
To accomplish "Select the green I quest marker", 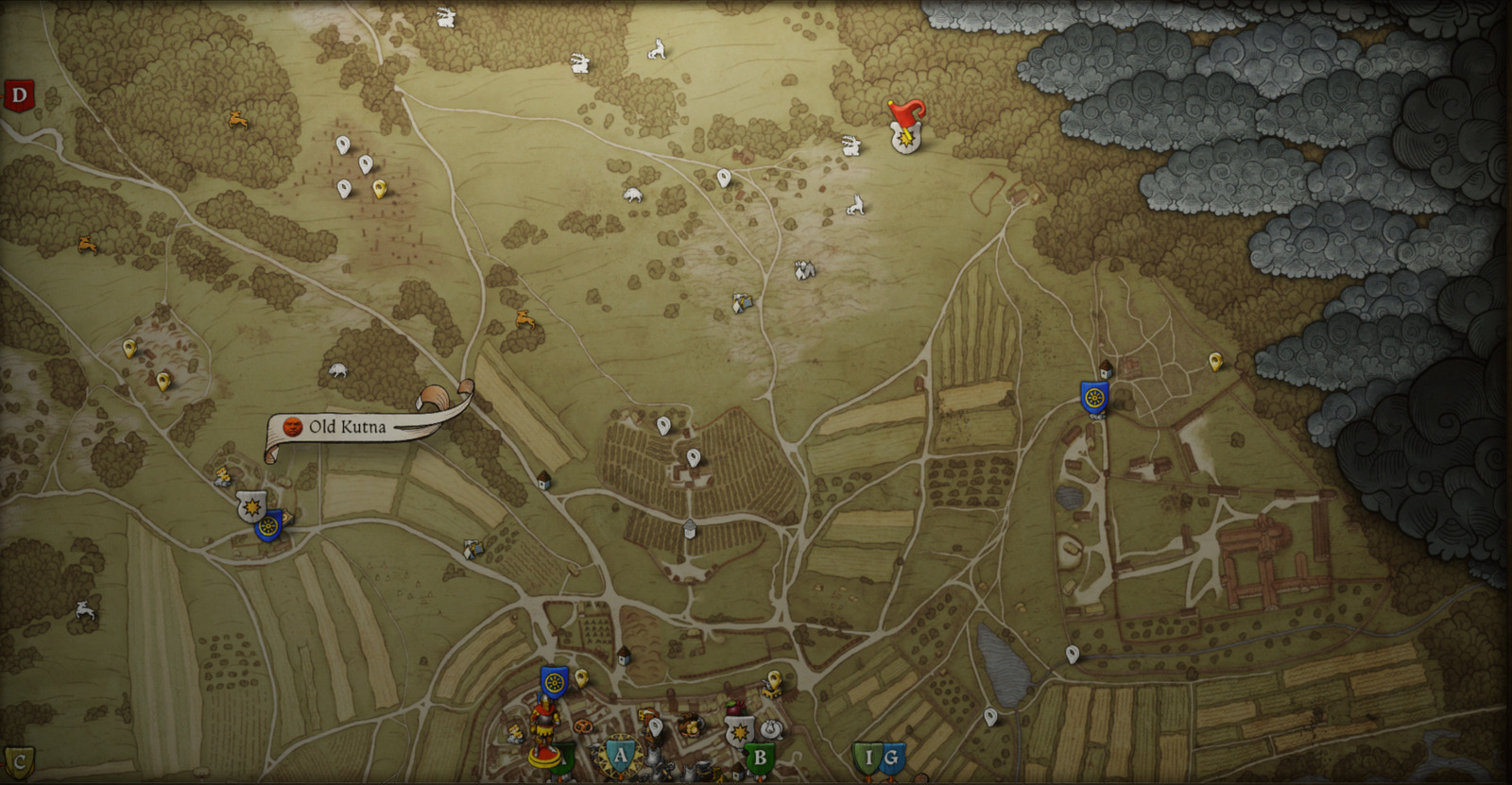I will pyautogui.click(x=868, y=758).
